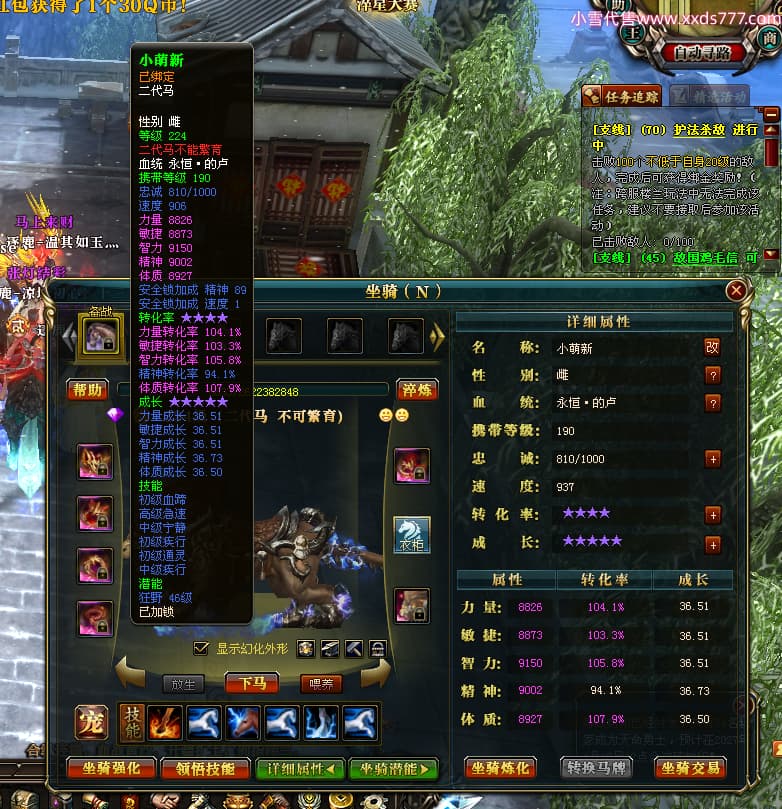Image resolution: width=782 pixels, height=809 pixels.
Task: Click the 转换马牌 convert button
Action: [595, 768]
